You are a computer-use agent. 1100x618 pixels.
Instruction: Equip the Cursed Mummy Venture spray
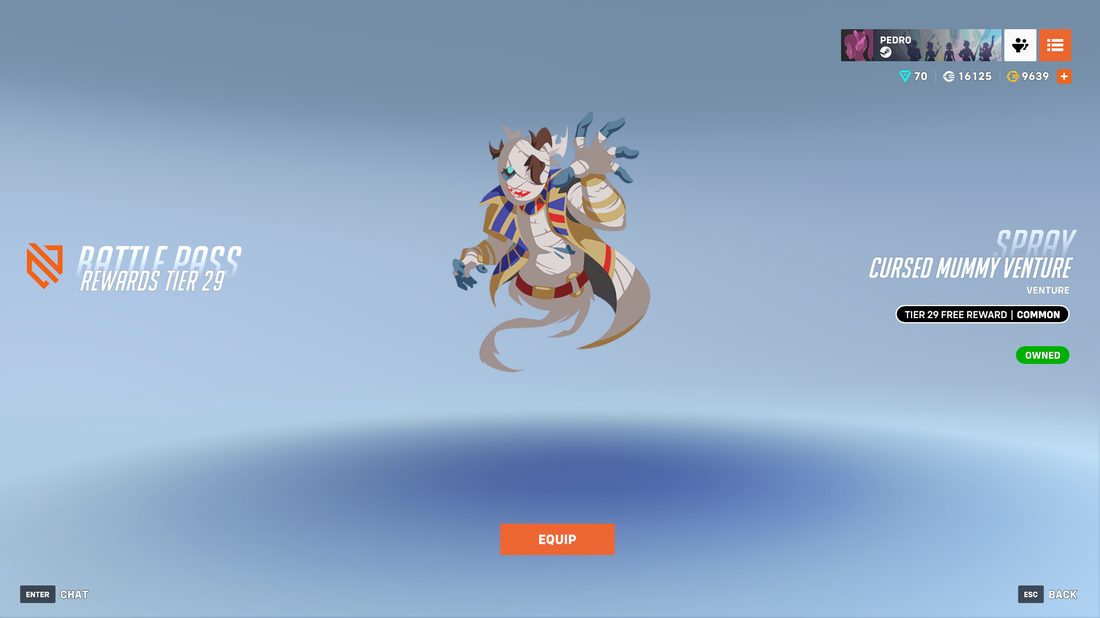(557, 540)
